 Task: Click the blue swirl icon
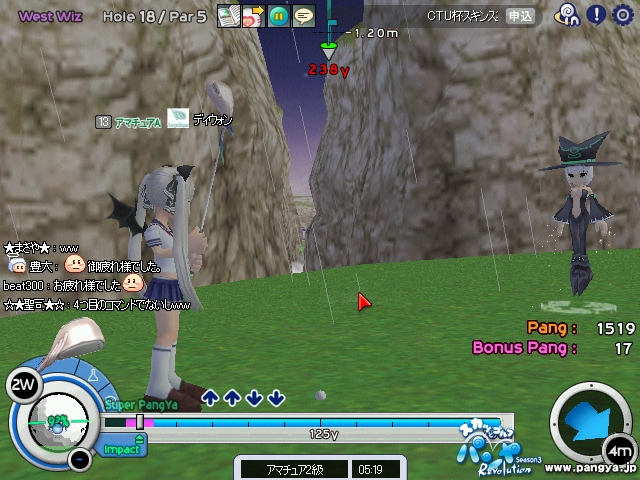click(568, 15)
